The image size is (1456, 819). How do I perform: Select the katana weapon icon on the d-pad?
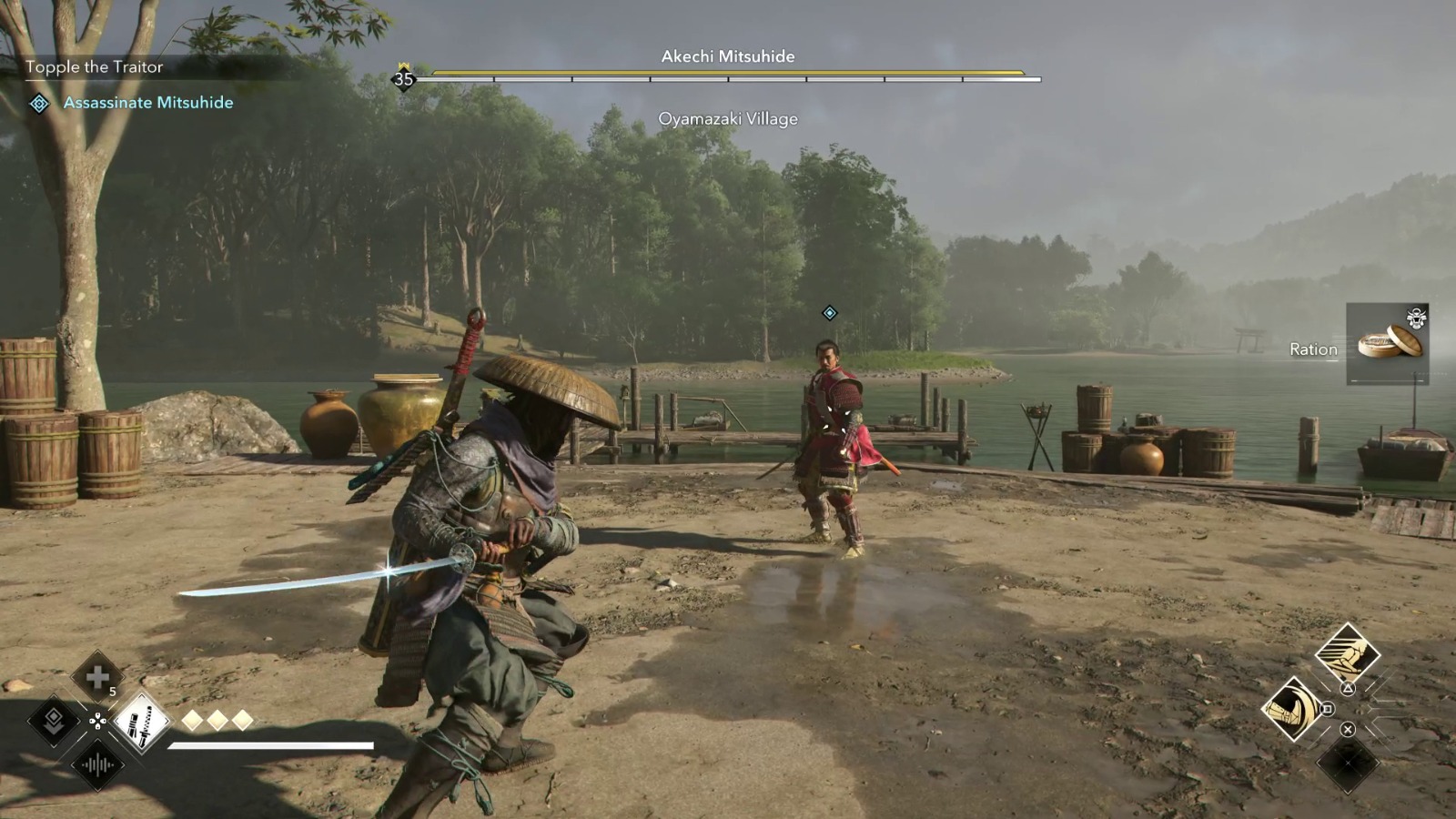pyautogui.click(x=142, y=723)
